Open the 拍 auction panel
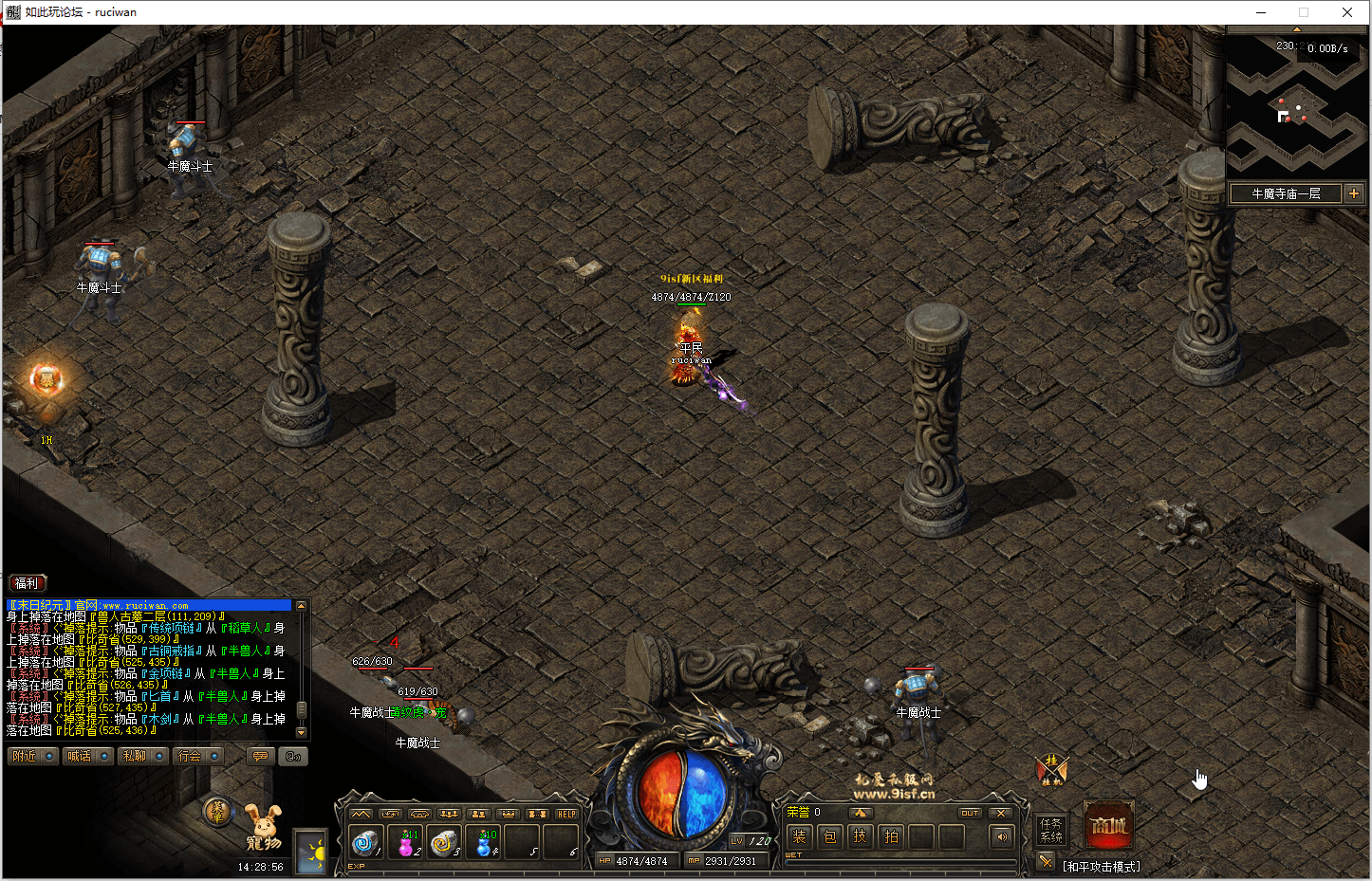This screenshot has width=1372, height=881. coord(891,836)
